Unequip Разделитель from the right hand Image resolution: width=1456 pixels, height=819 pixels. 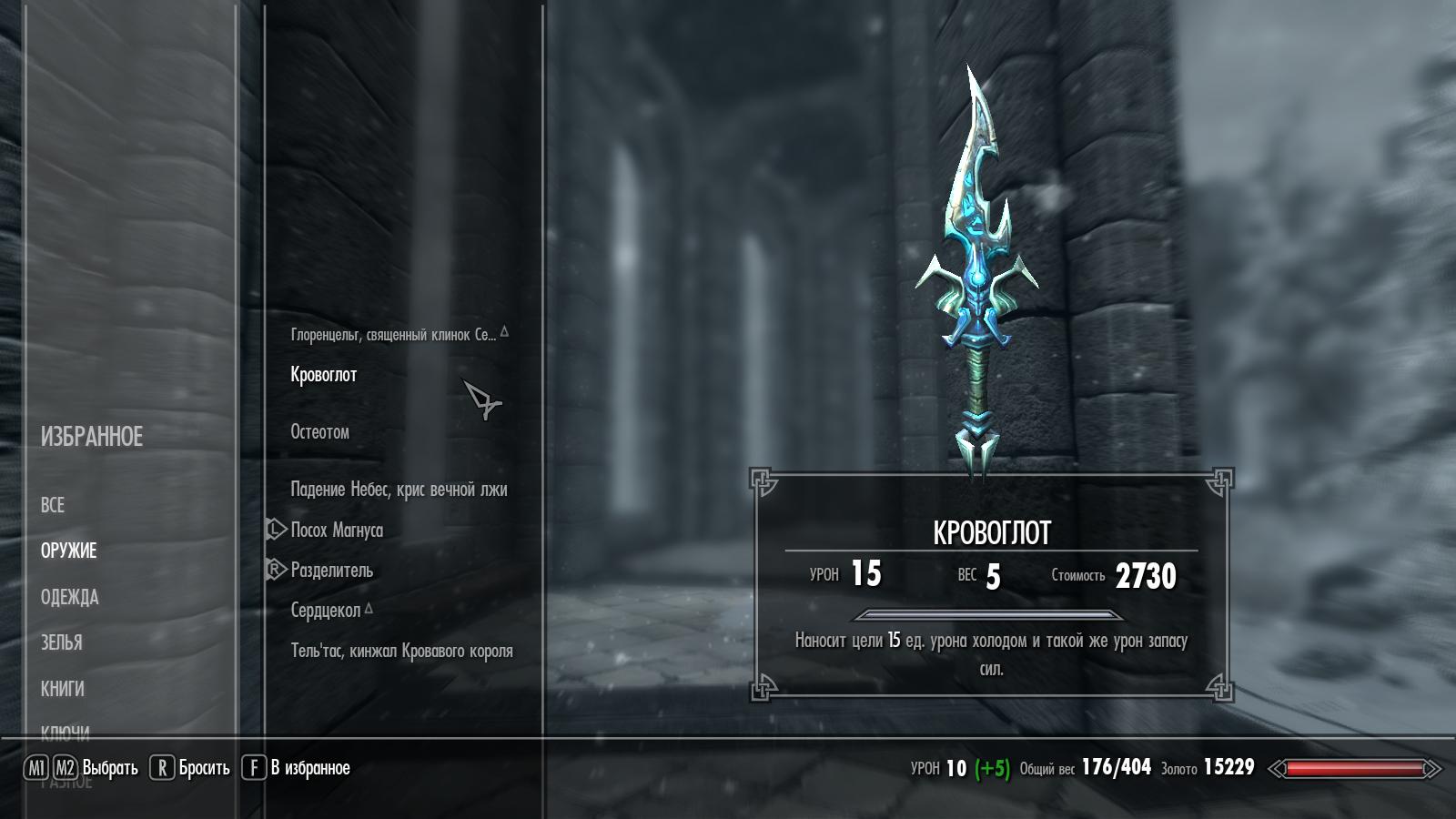coord(332,571)
